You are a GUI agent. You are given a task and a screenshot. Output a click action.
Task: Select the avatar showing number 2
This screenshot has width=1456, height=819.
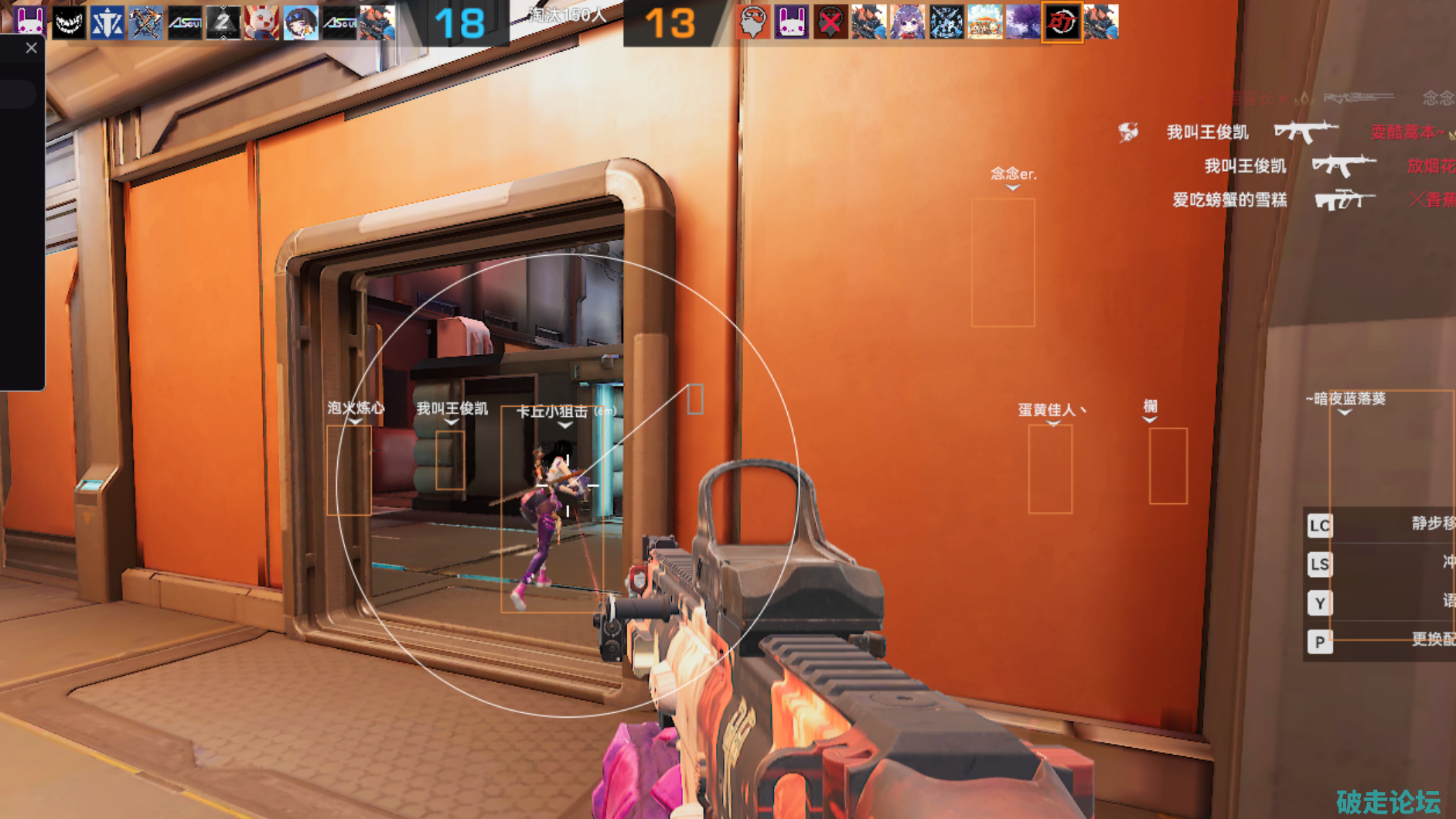tap(223, 22)
